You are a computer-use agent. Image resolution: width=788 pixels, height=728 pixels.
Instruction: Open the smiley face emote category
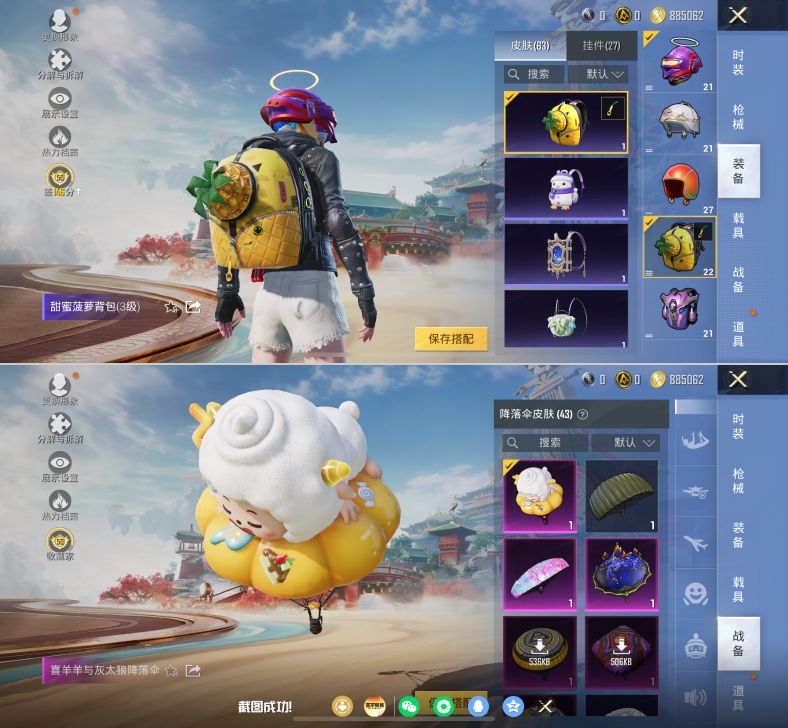pos(696,595)
